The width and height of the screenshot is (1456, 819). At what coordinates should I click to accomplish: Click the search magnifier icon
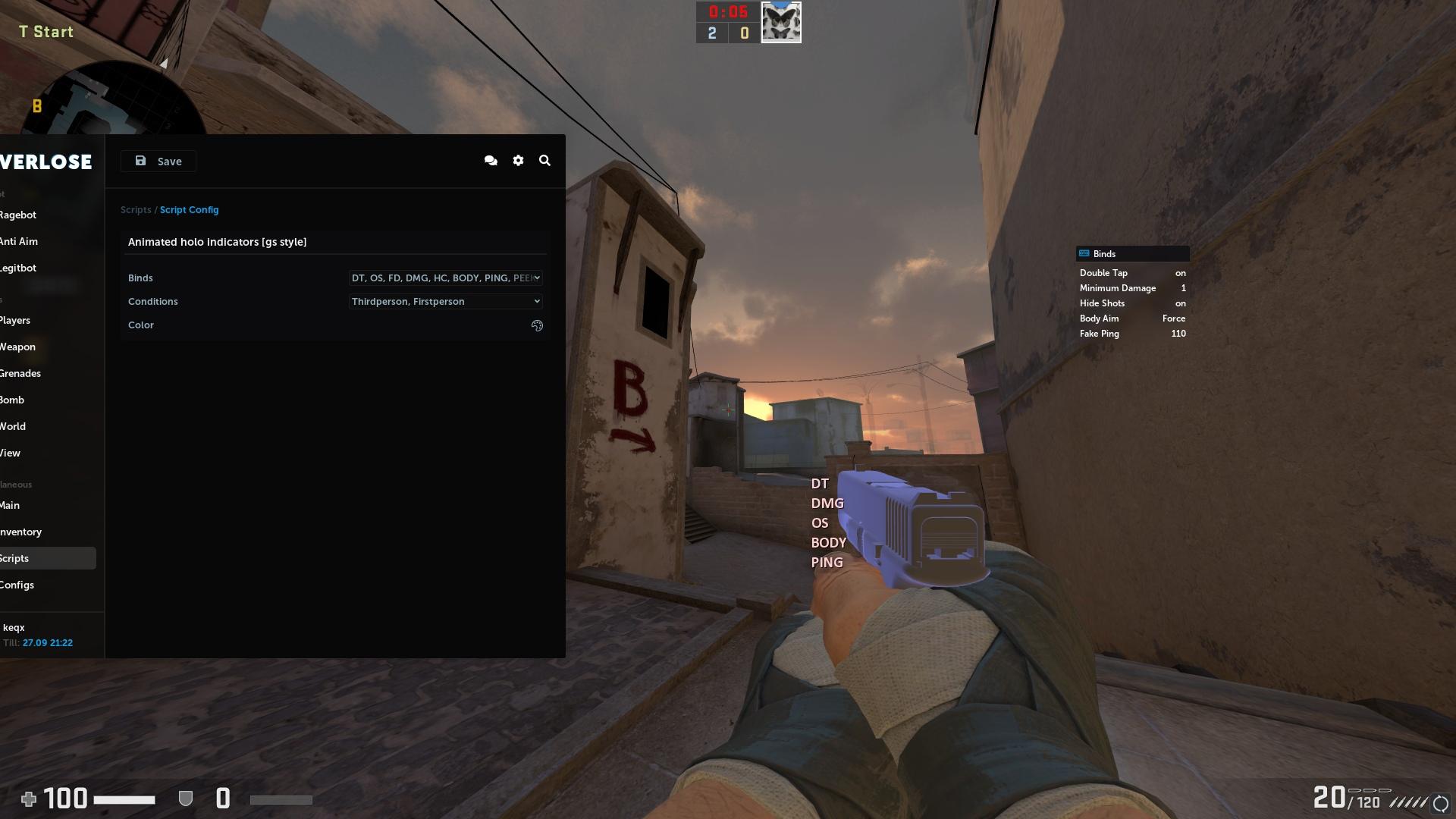[x=544, y=160]
